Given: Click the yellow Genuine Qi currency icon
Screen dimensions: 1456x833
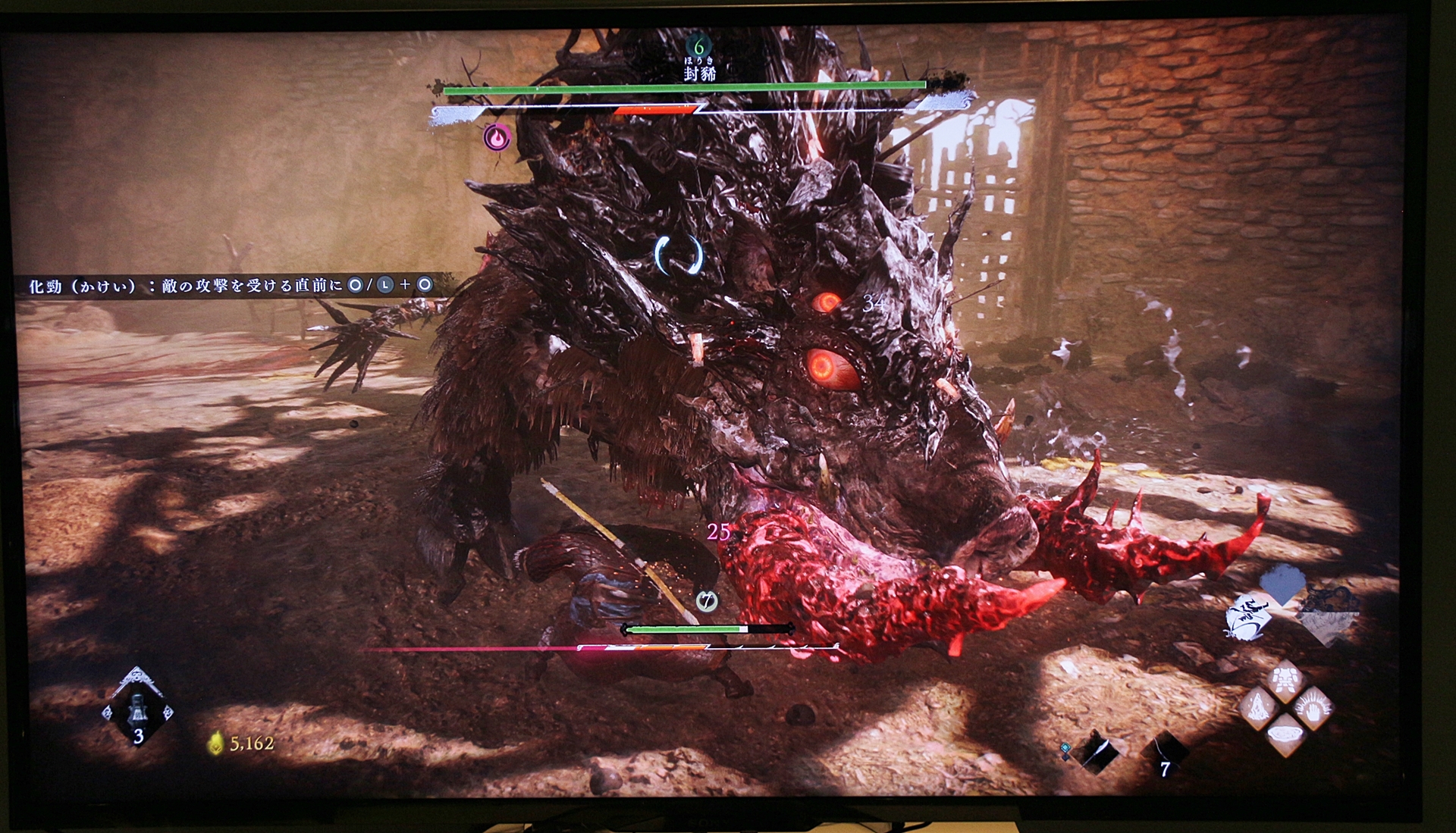Looking at the screenshot, I should click(216, 744).
